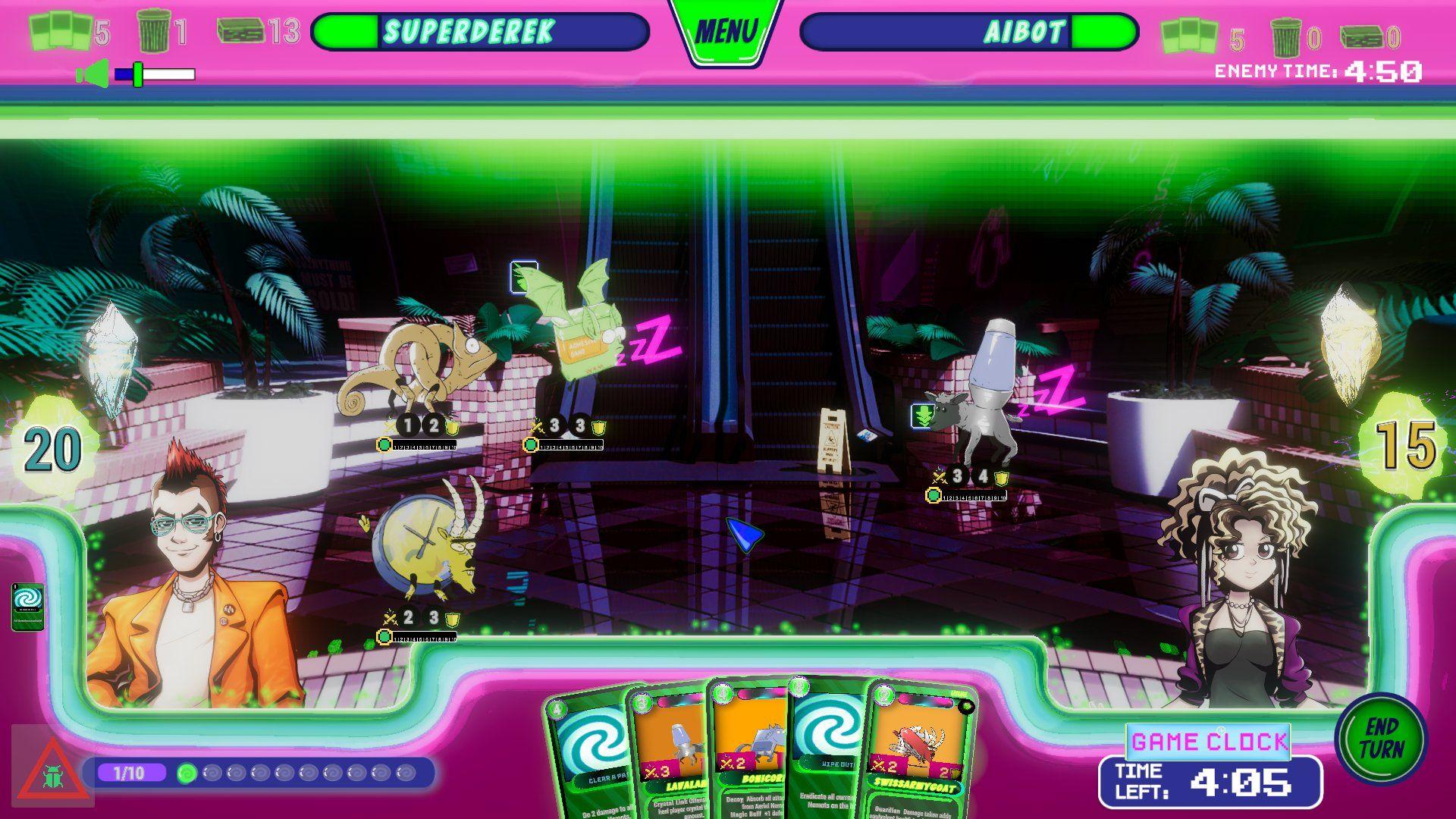Screen dimensions: 1456x819
Task: Open the MENU at top center
Action: coord(726,29)
